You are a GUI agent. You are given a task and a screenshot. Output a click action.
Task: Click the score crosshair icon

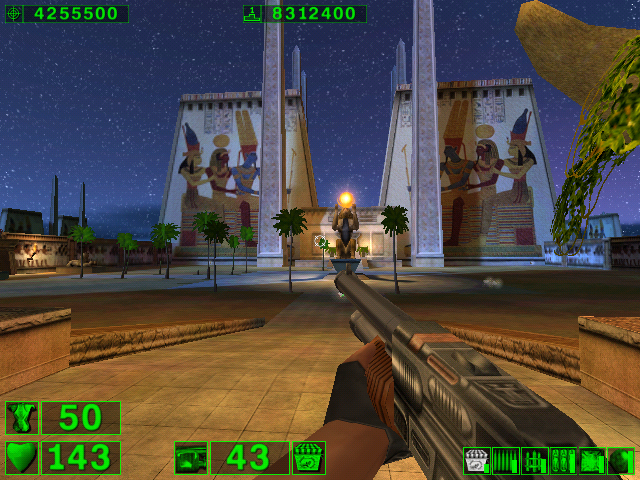12,14
